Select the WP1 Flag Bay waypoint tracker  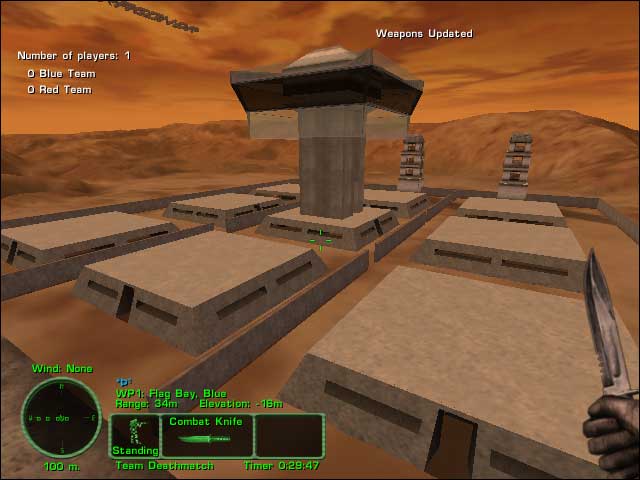tap(171, 393)
